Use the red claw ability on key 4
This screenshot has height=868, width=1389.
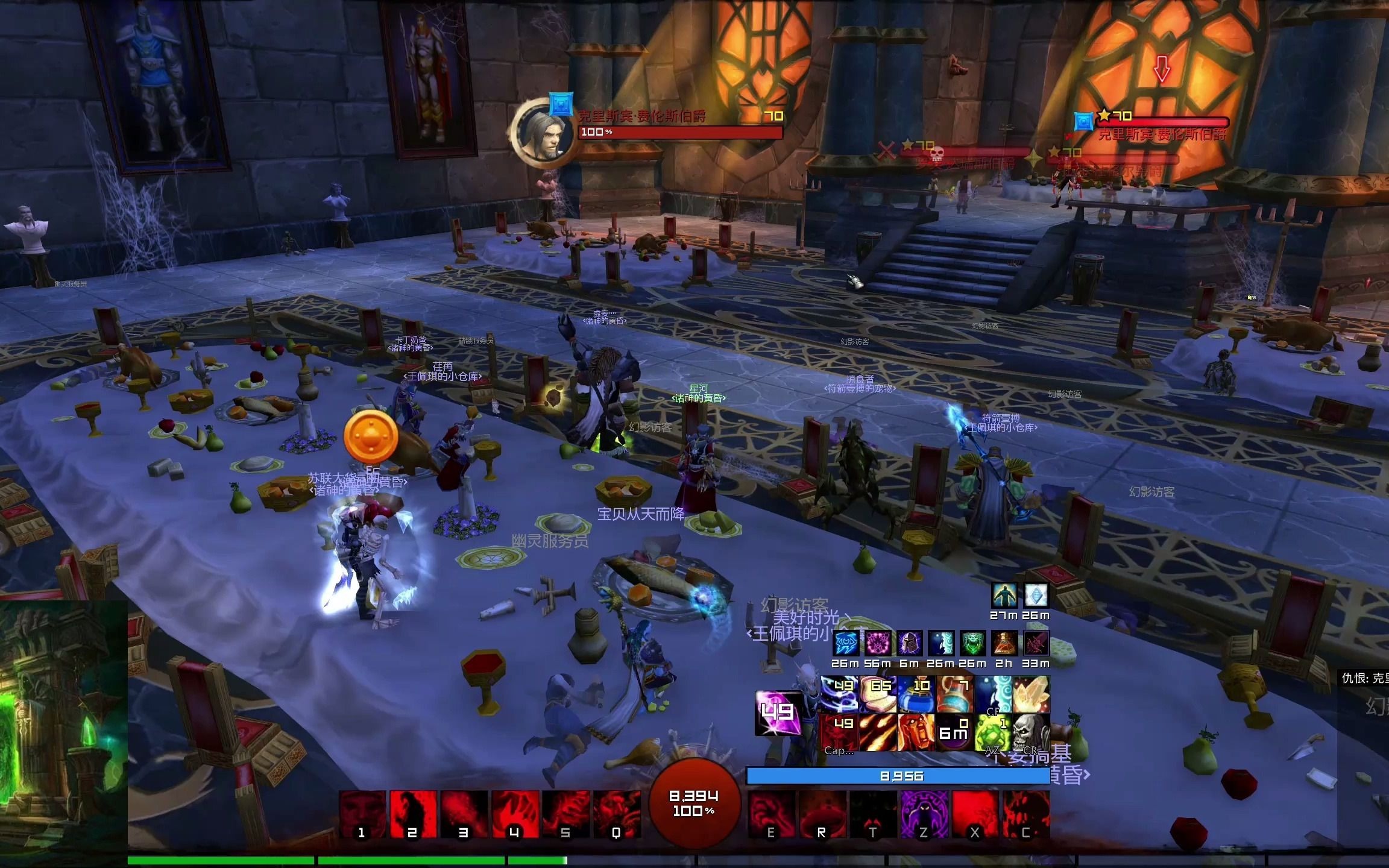[x=514, y=814]
